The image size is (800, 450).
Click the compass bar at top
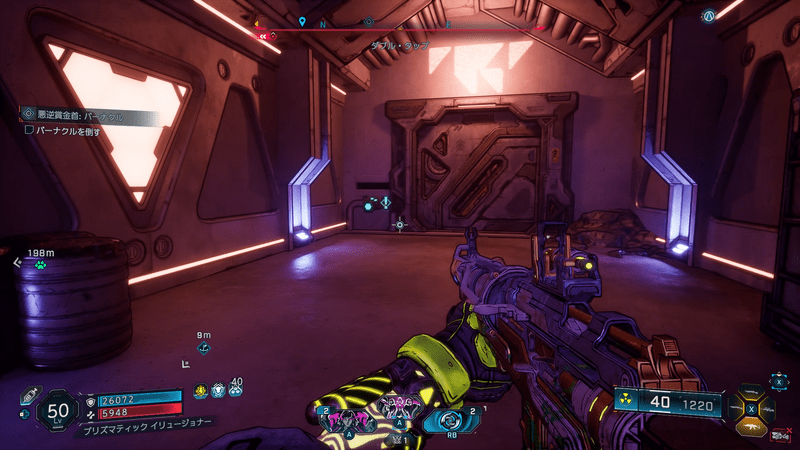click(400, 28)
